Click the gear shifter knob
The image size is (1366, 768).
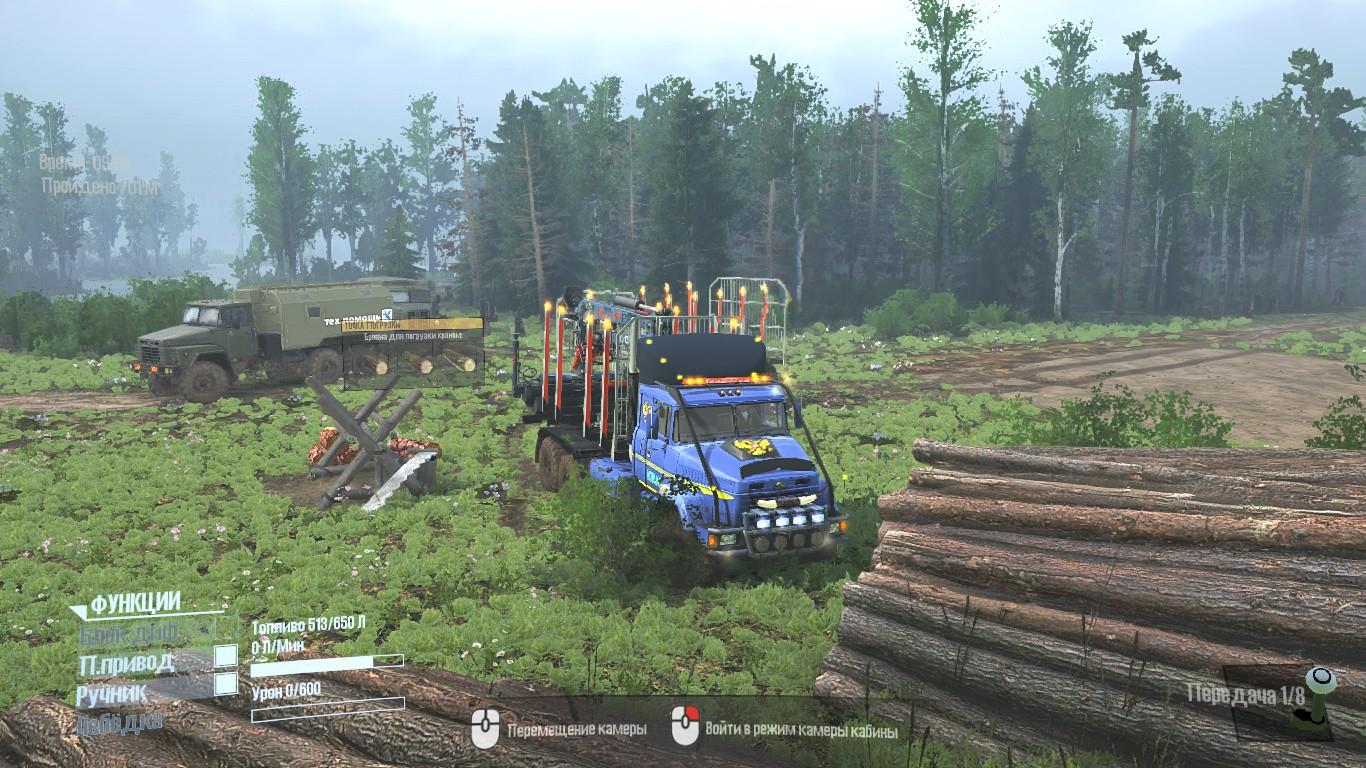point(1322,680)
